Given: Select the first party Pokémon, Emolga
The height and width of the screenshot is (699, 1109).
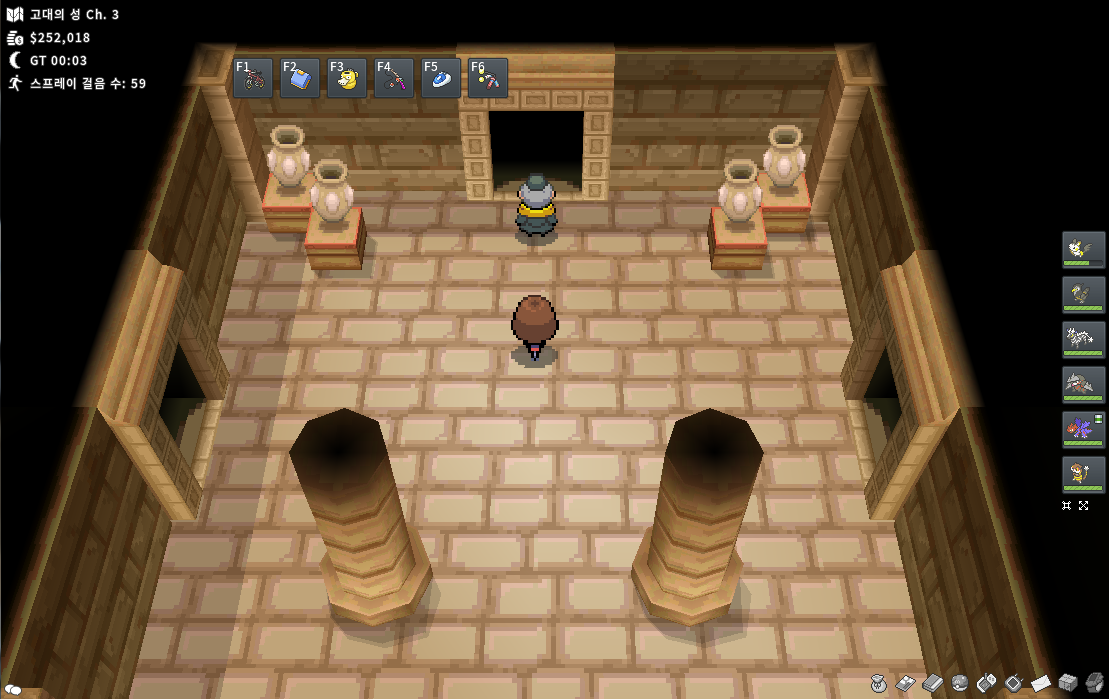Looking at the screenshot, I should (1083, 249).
